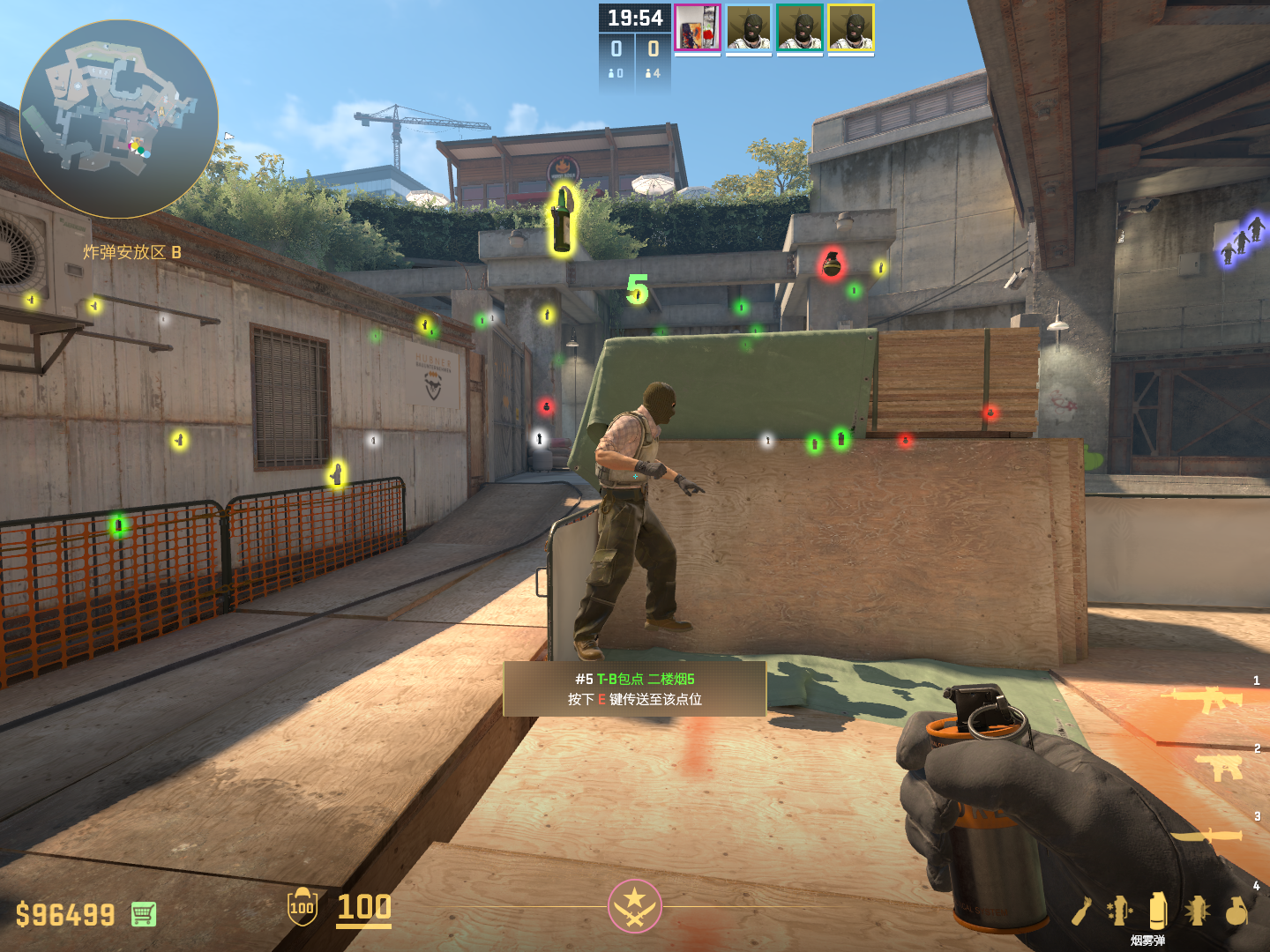Select the rifle in weapon slot 1
The image size is (1270, 952).
point(1203,700)
